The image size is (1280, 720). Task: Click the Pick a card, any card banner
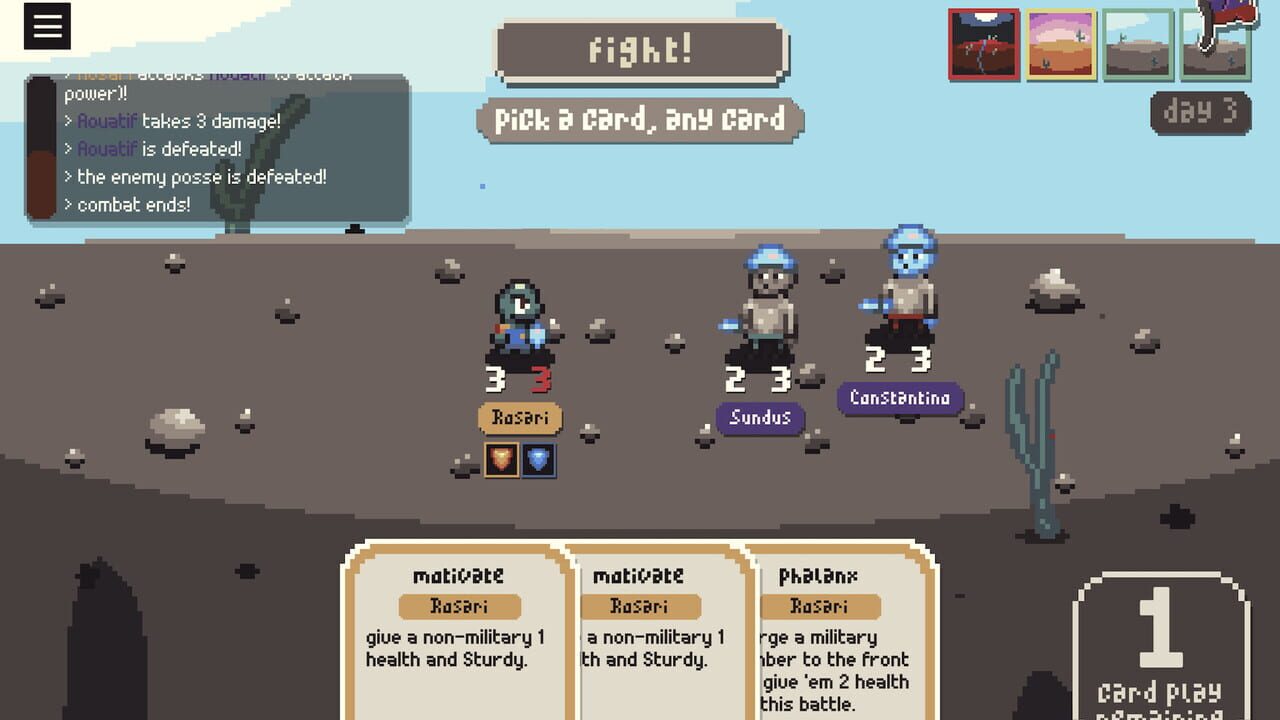[640, 119]
